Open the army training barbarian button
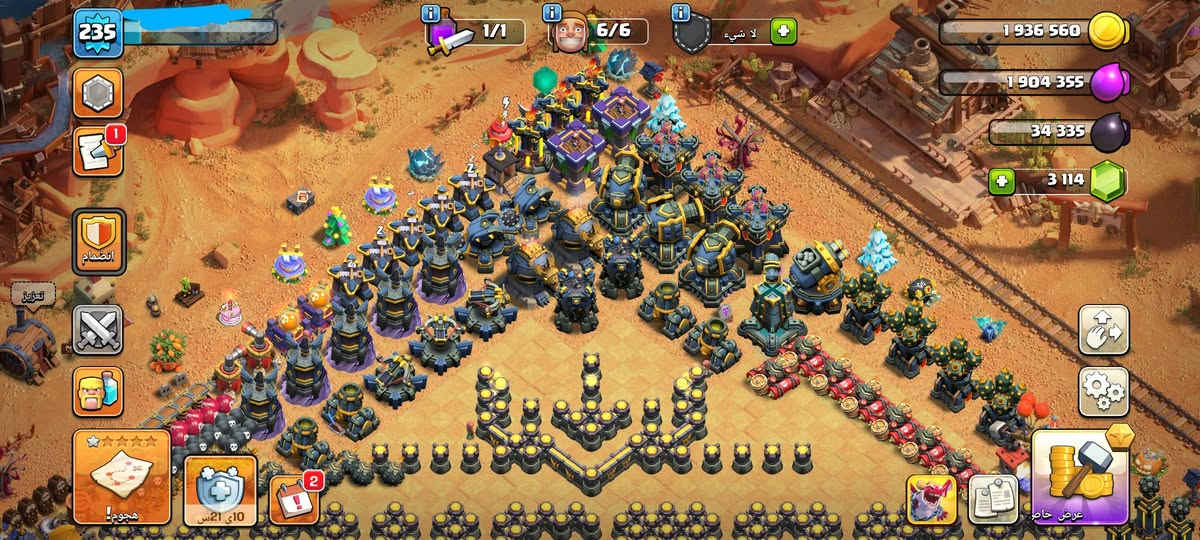The image size is (1200, 540). pyautogui.click(x=98, y=391)
